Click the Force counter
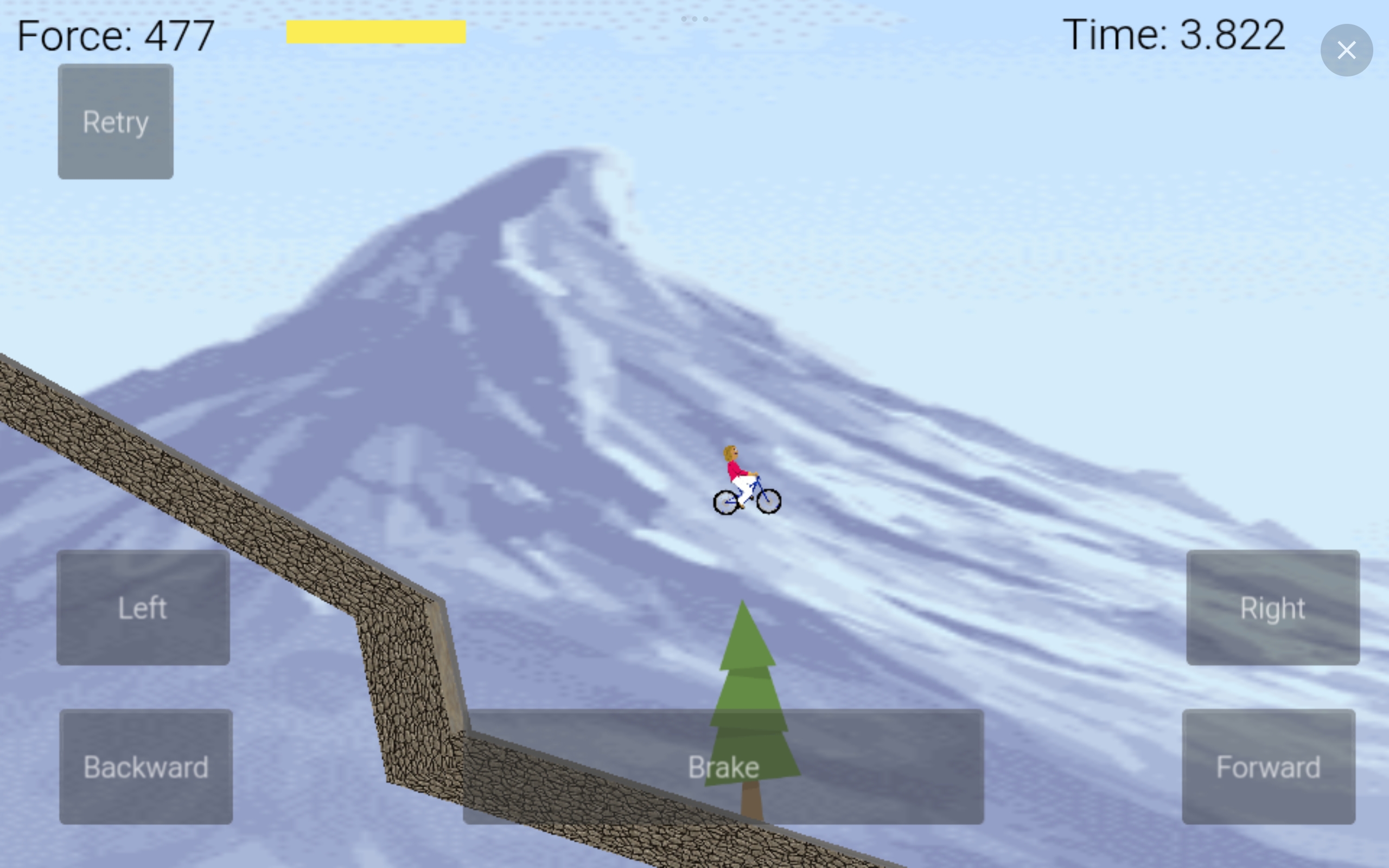Image resolution: width=1389 pixels, height=868 pixels. click(115, 36)
